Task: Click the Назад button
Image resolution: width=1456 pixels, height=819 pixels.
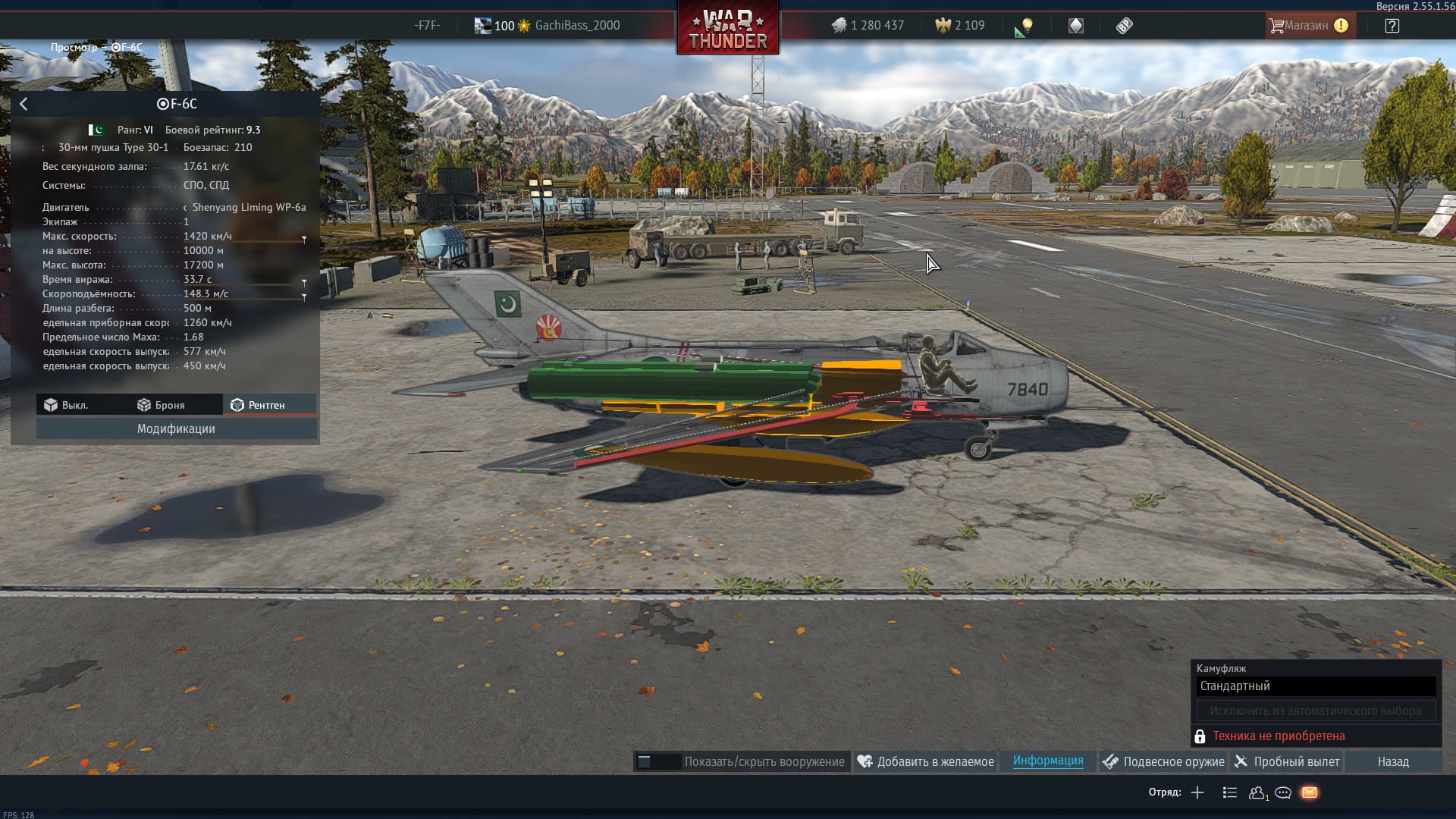Action: pyautogui.click(x=1393, y=761)
